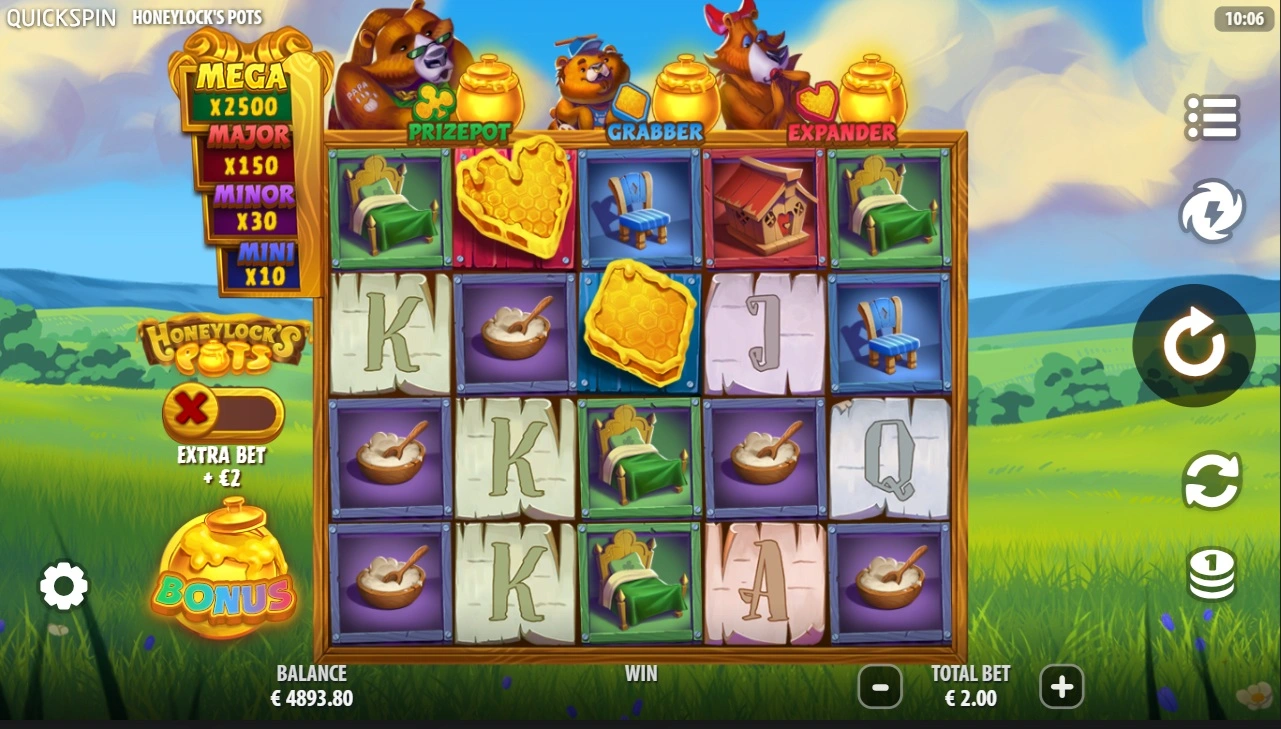The height and width of the screenshot is (729, 1281).
Task: Open the gear settings menu
Action: 64,586
